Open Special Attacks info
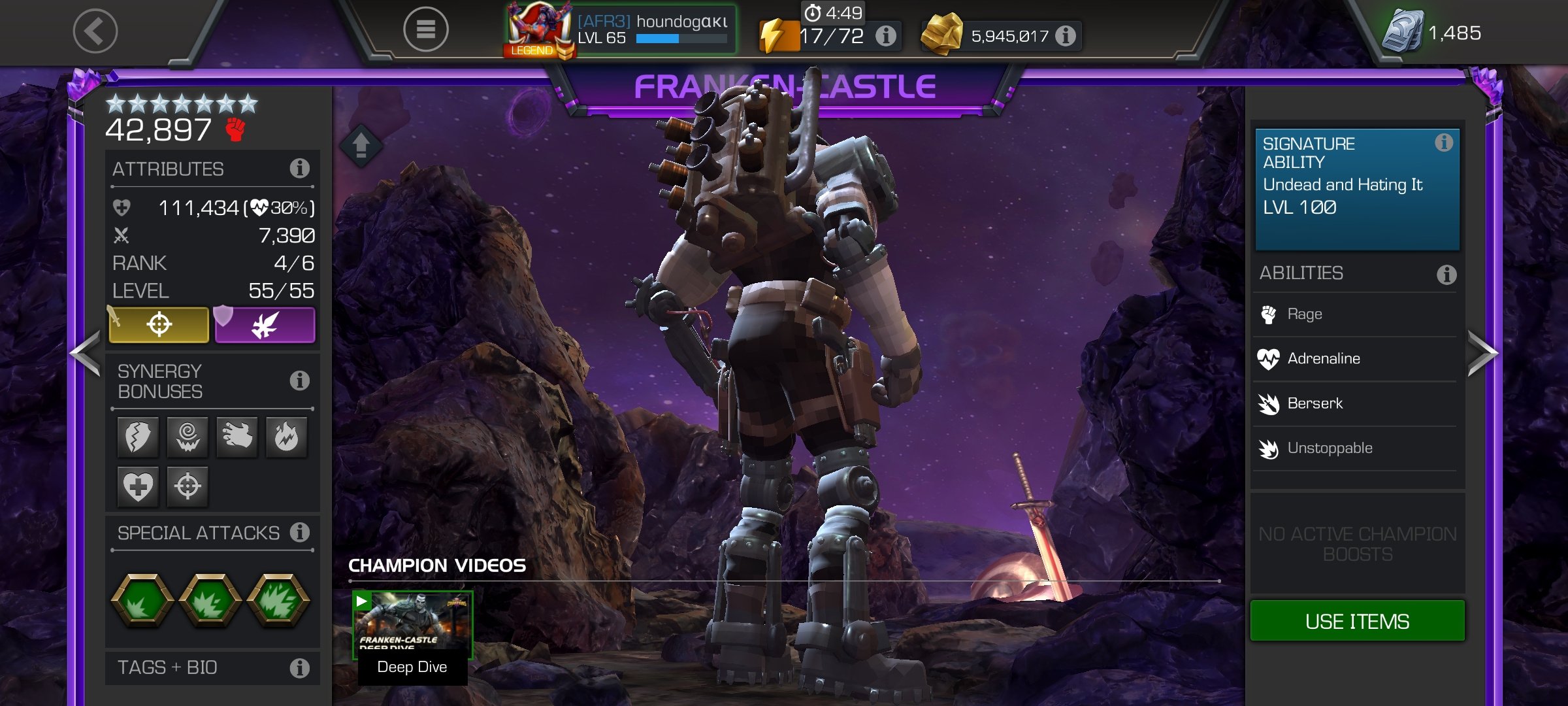 point(299,533)
